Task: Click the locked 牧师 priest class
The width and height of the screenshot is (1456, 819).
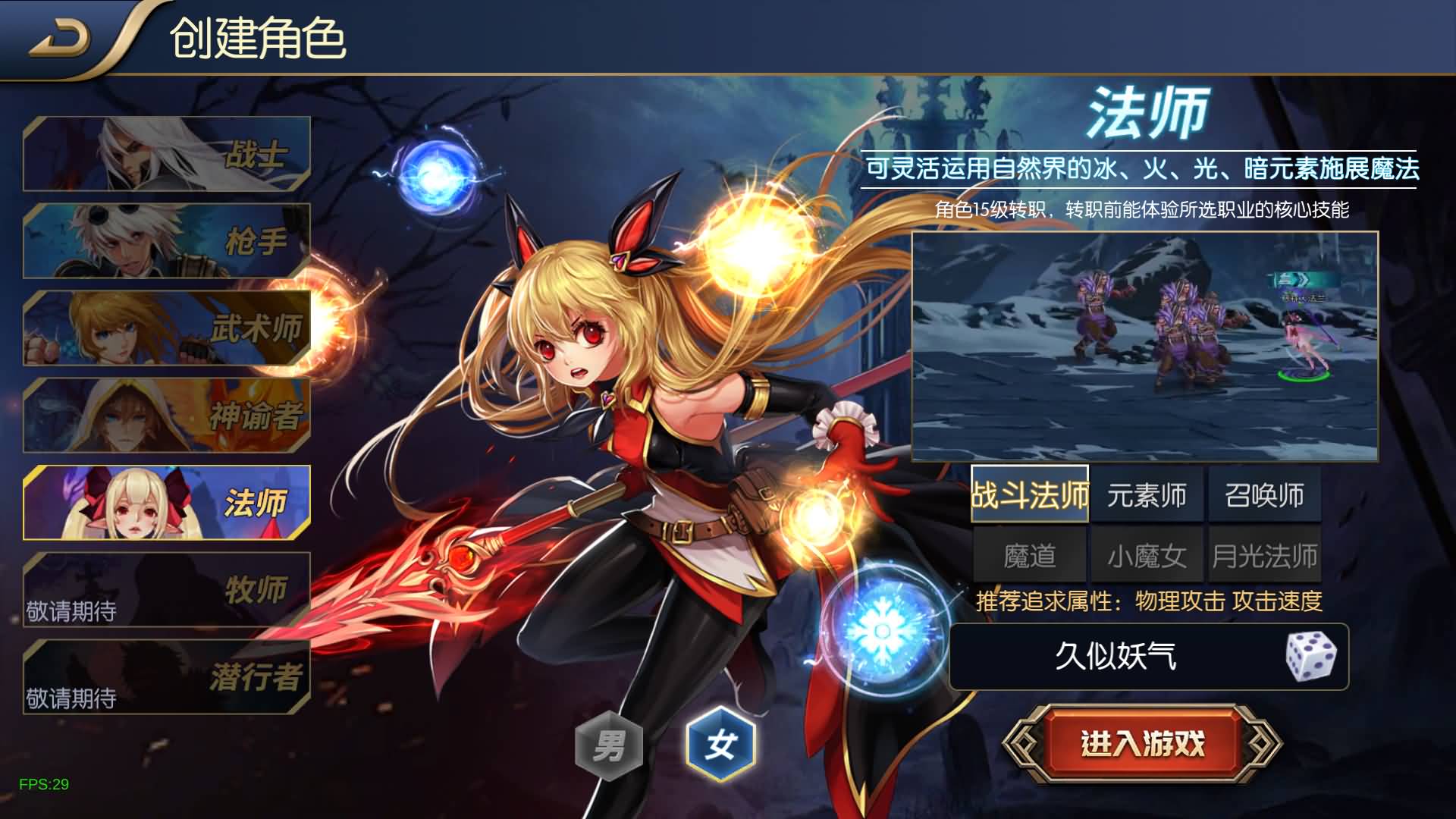Action: 167,590
